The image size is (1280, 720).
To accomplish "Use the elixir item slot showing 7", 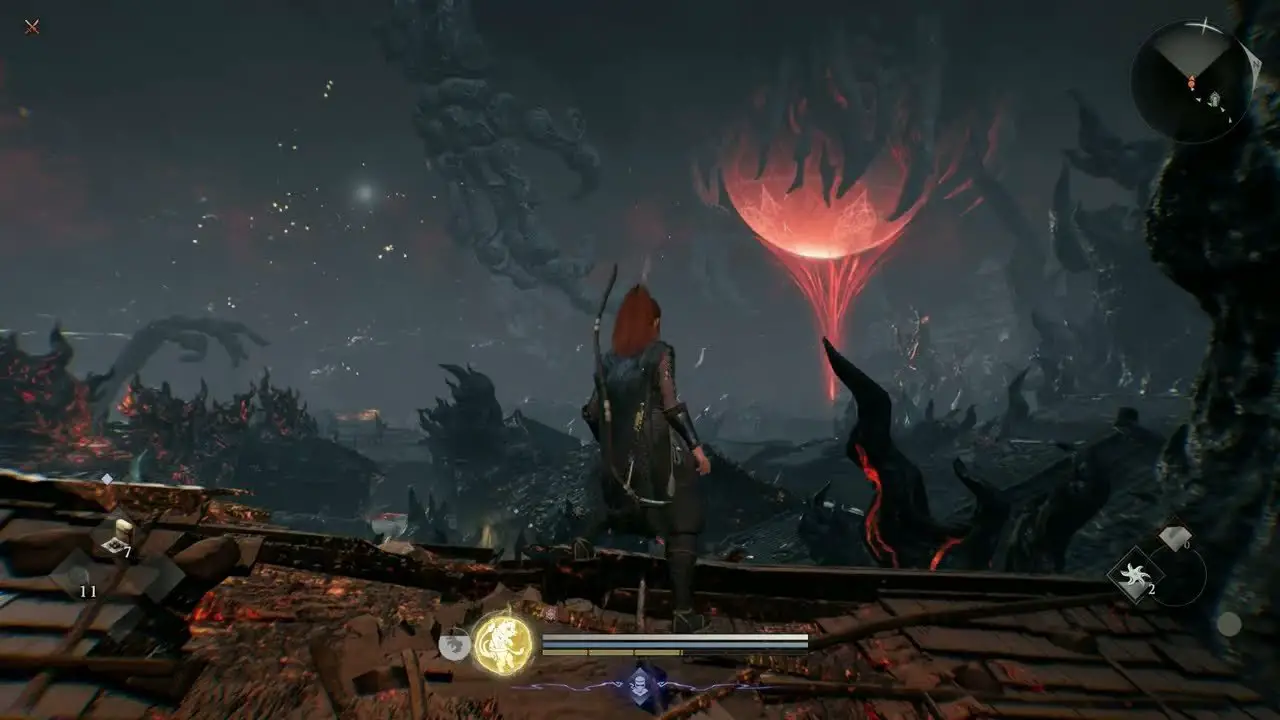I will pos(120,538).
